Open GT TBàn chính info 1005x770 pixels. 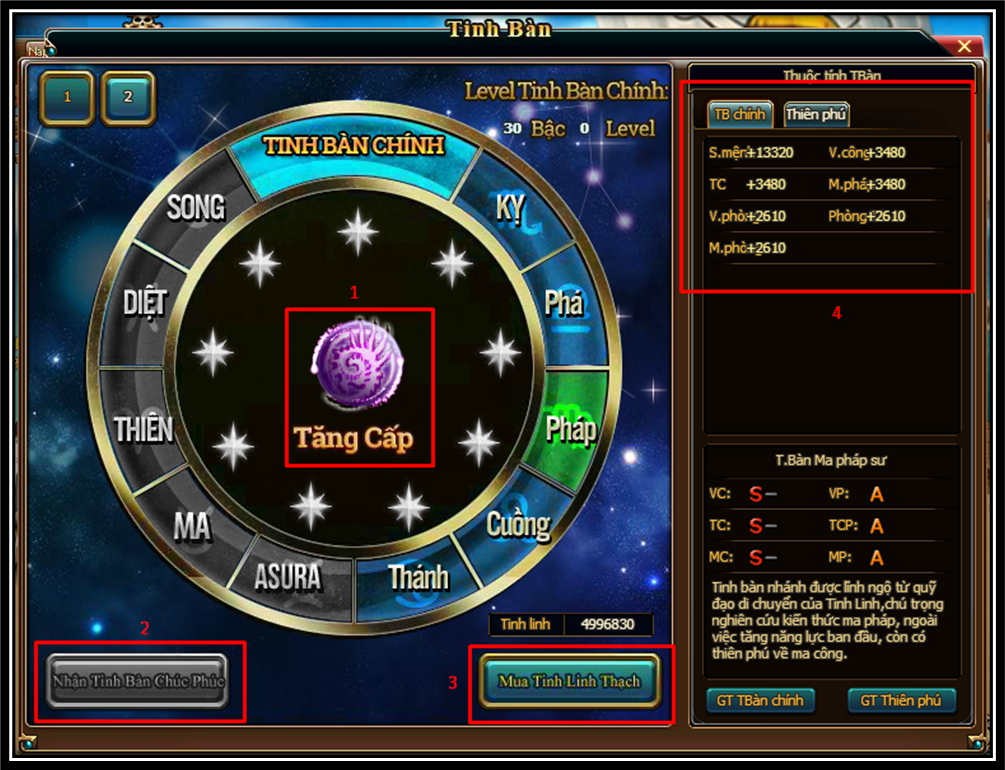click(x=760, y=700)
